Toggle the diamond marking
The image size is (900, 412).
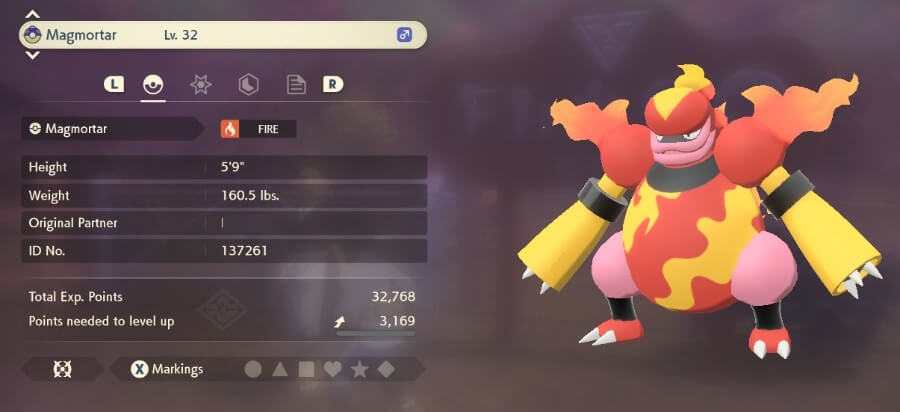coord(385,370)
